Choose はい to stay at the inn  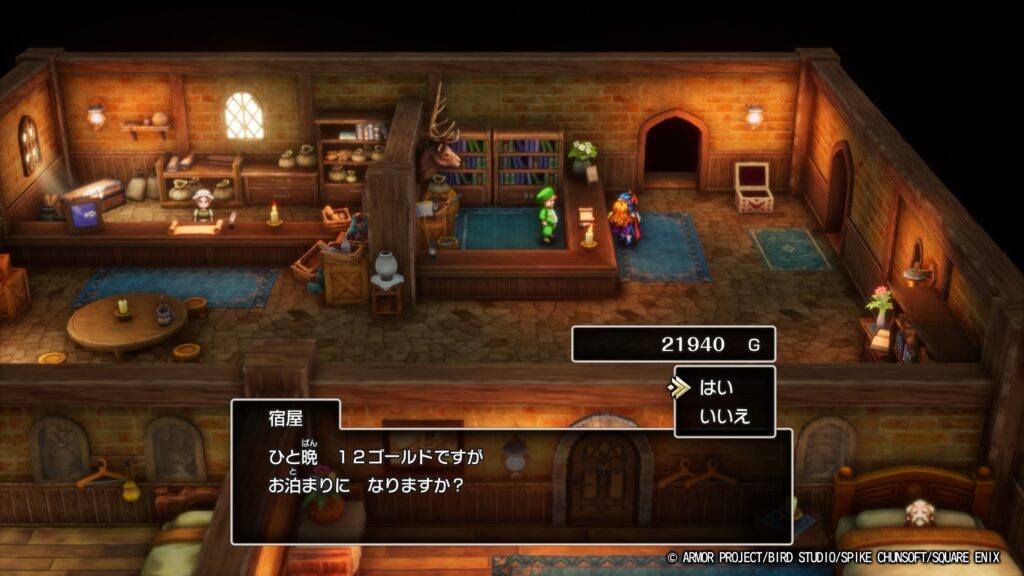[x=718, y=388]
